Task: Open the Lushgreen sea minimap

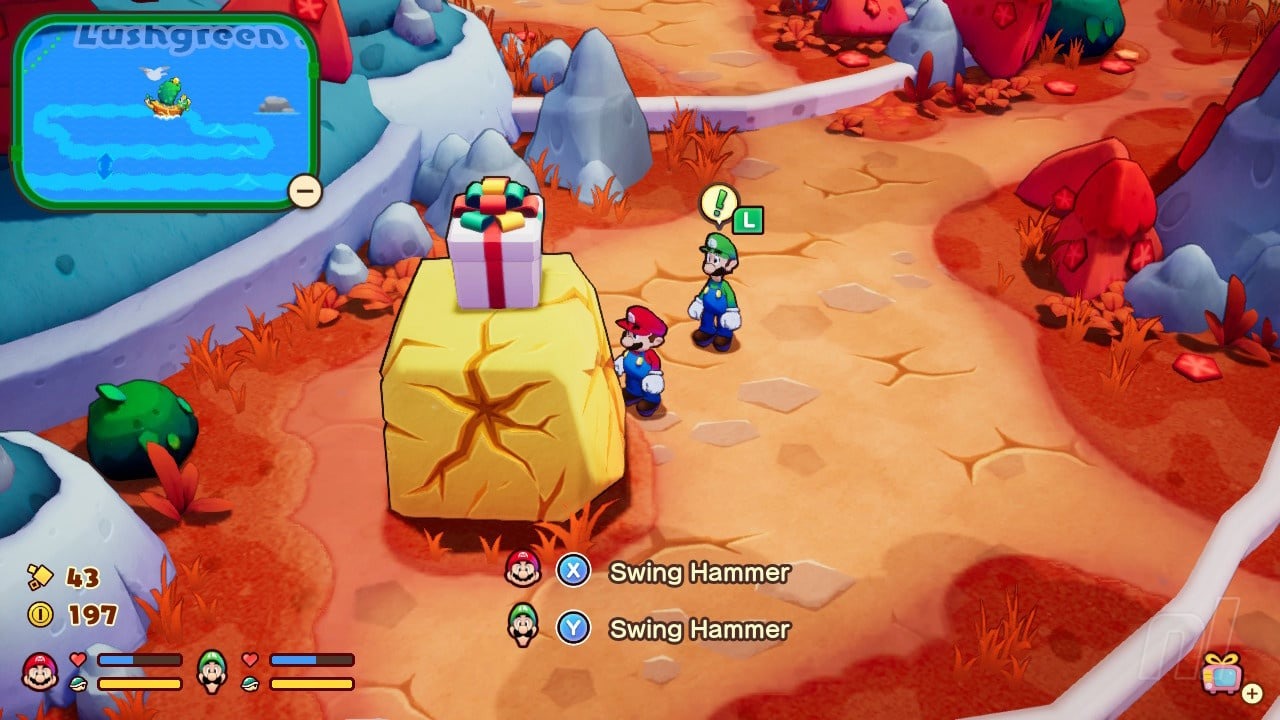Action: (x=165, y=112)
